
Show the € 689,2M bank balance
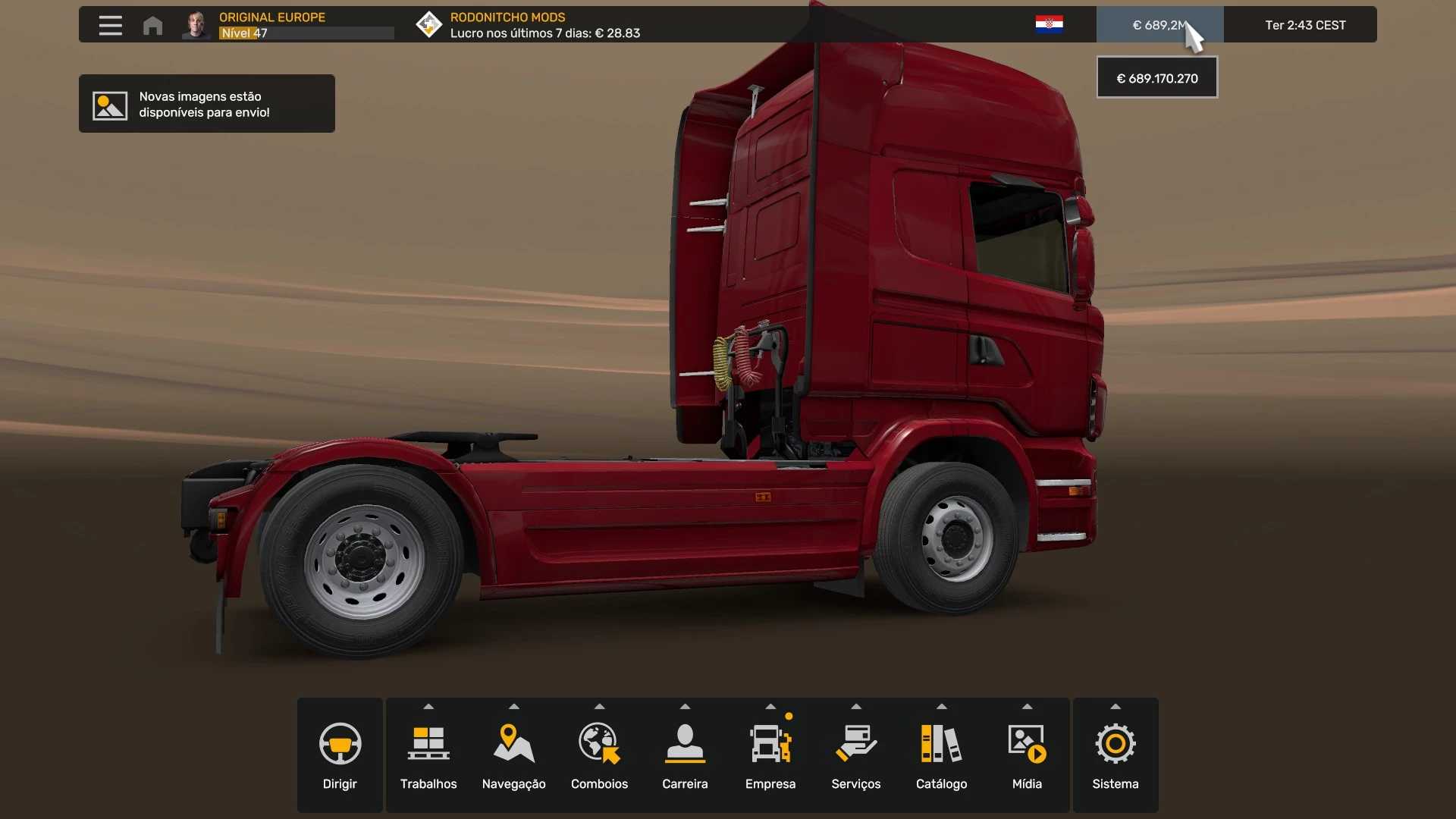(x=1159, y=25)
